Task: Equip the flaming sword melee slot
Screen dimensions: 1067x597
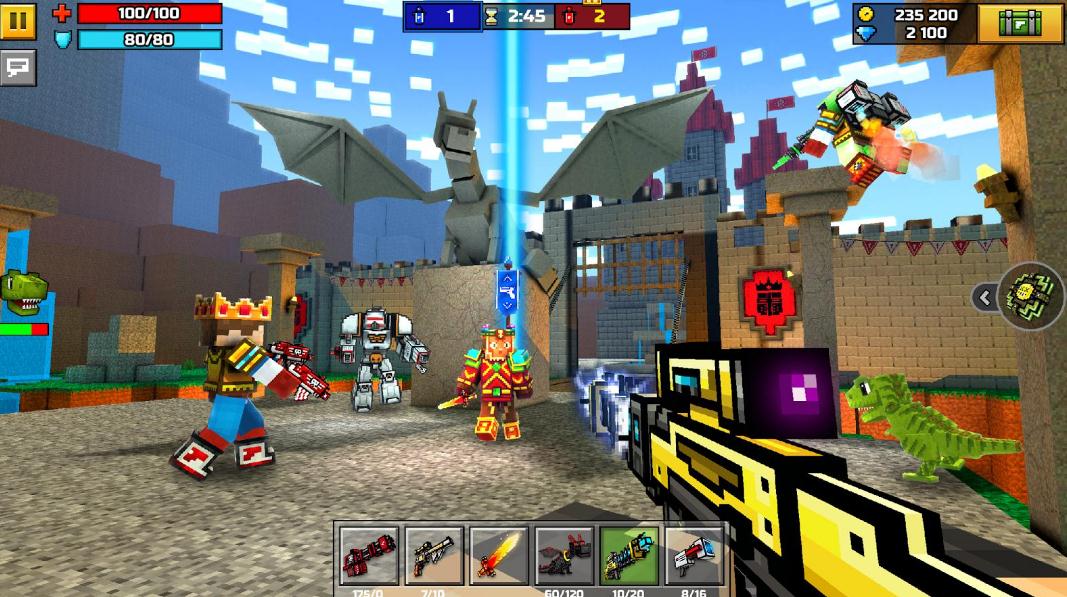Action: click(x=499, y=555)
